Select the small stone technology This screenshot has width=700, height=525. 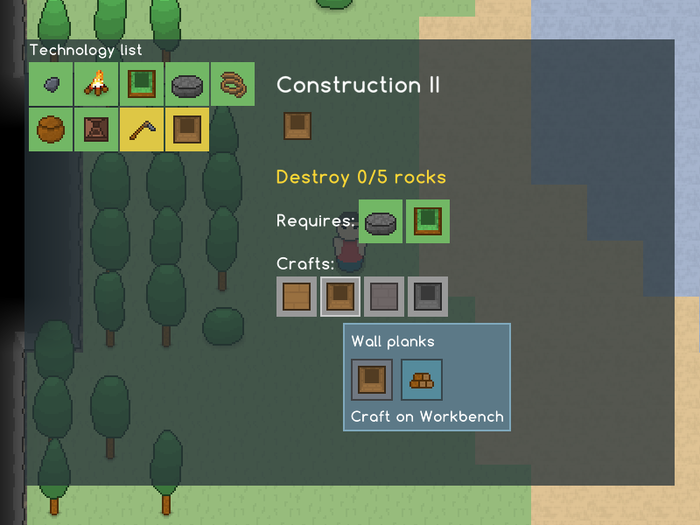51,85
